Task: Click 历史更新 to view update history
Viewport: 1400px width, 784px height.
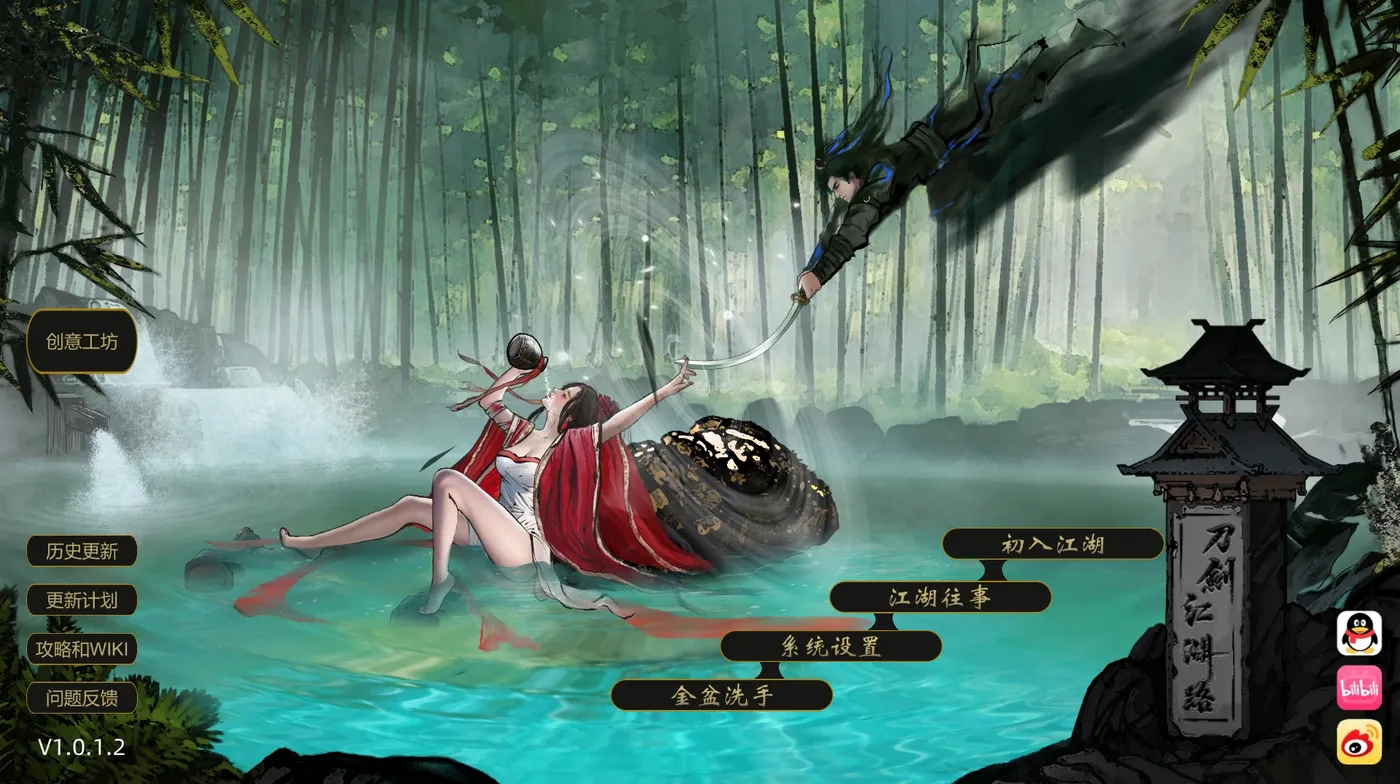Action: click(82, 550)
